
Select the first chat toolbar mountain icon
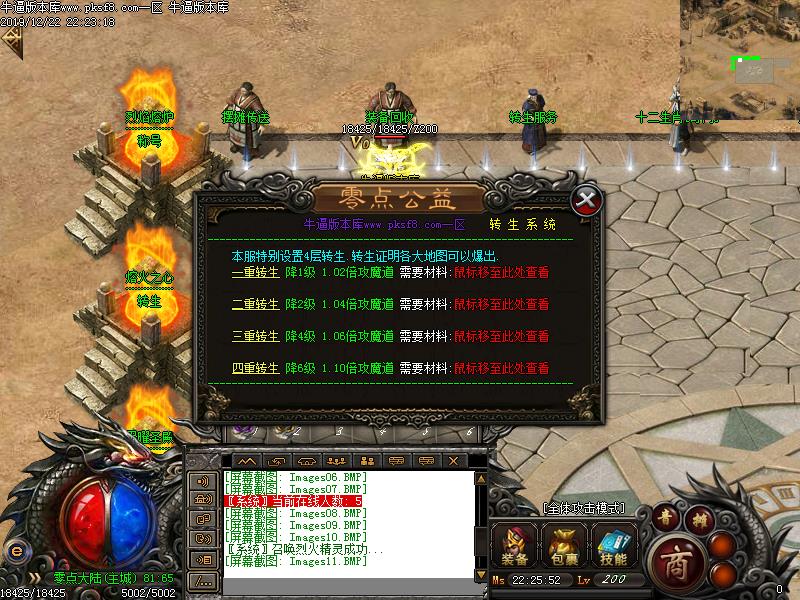[246, 460]
